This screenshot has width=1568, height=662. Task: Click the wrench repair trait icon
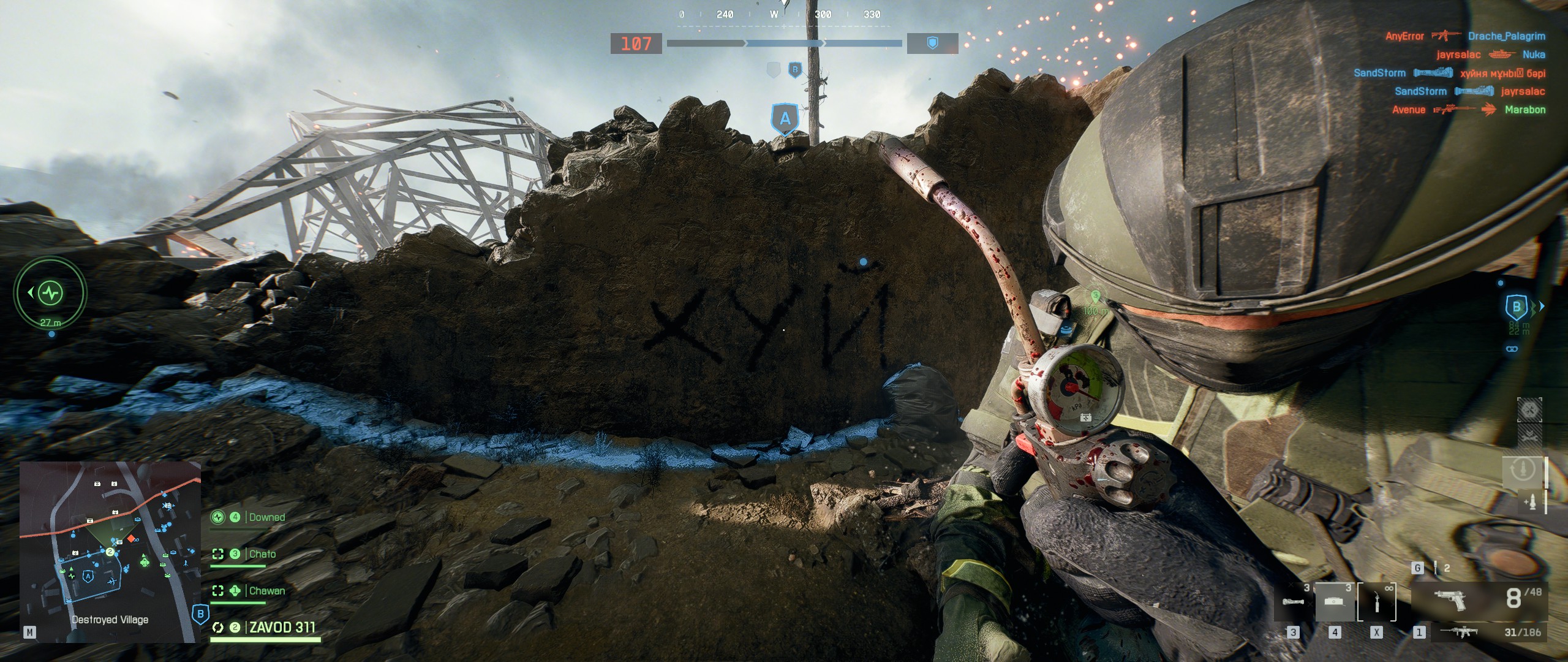(1529, 436)
